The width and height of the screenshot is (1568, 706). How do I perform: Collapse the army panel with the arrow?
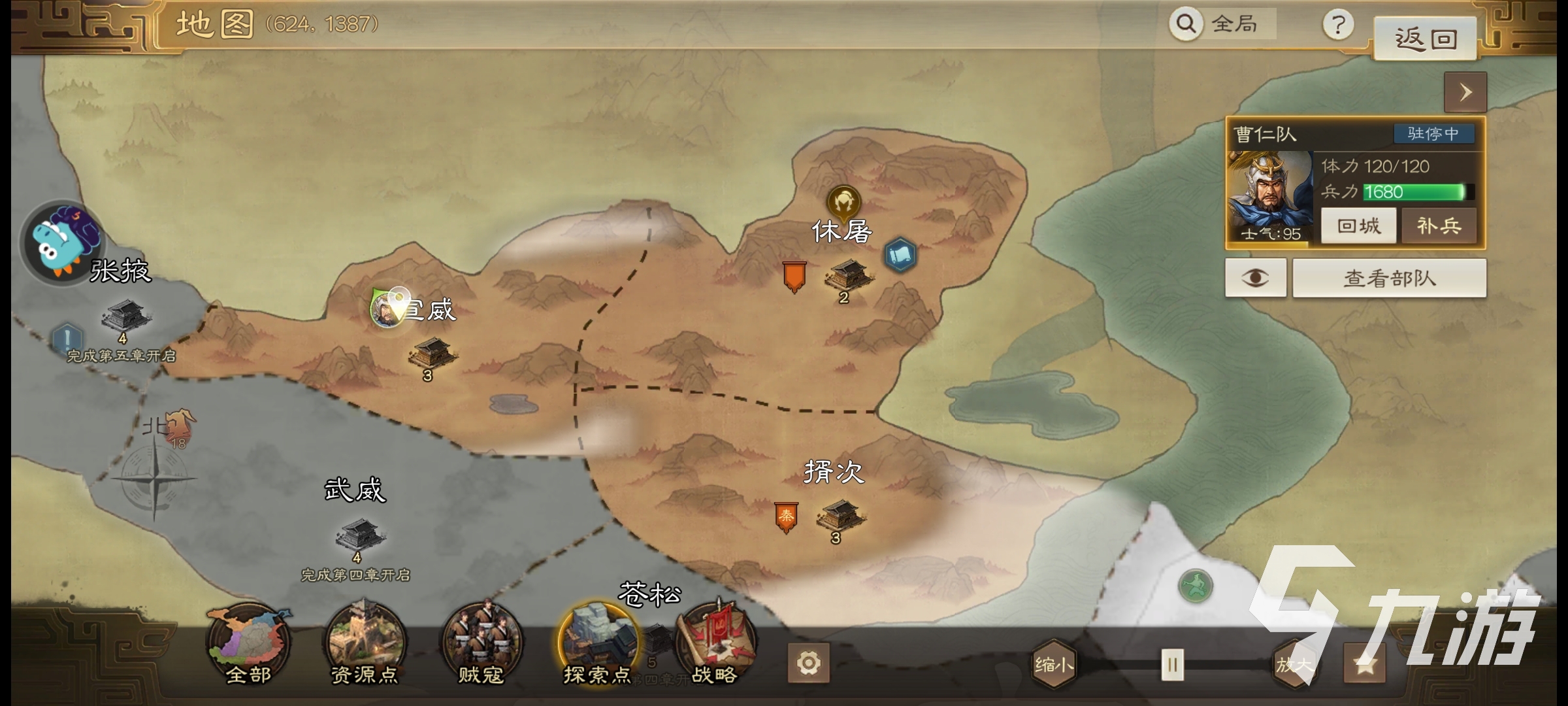pyautogui.click(x=1465, y=92)
